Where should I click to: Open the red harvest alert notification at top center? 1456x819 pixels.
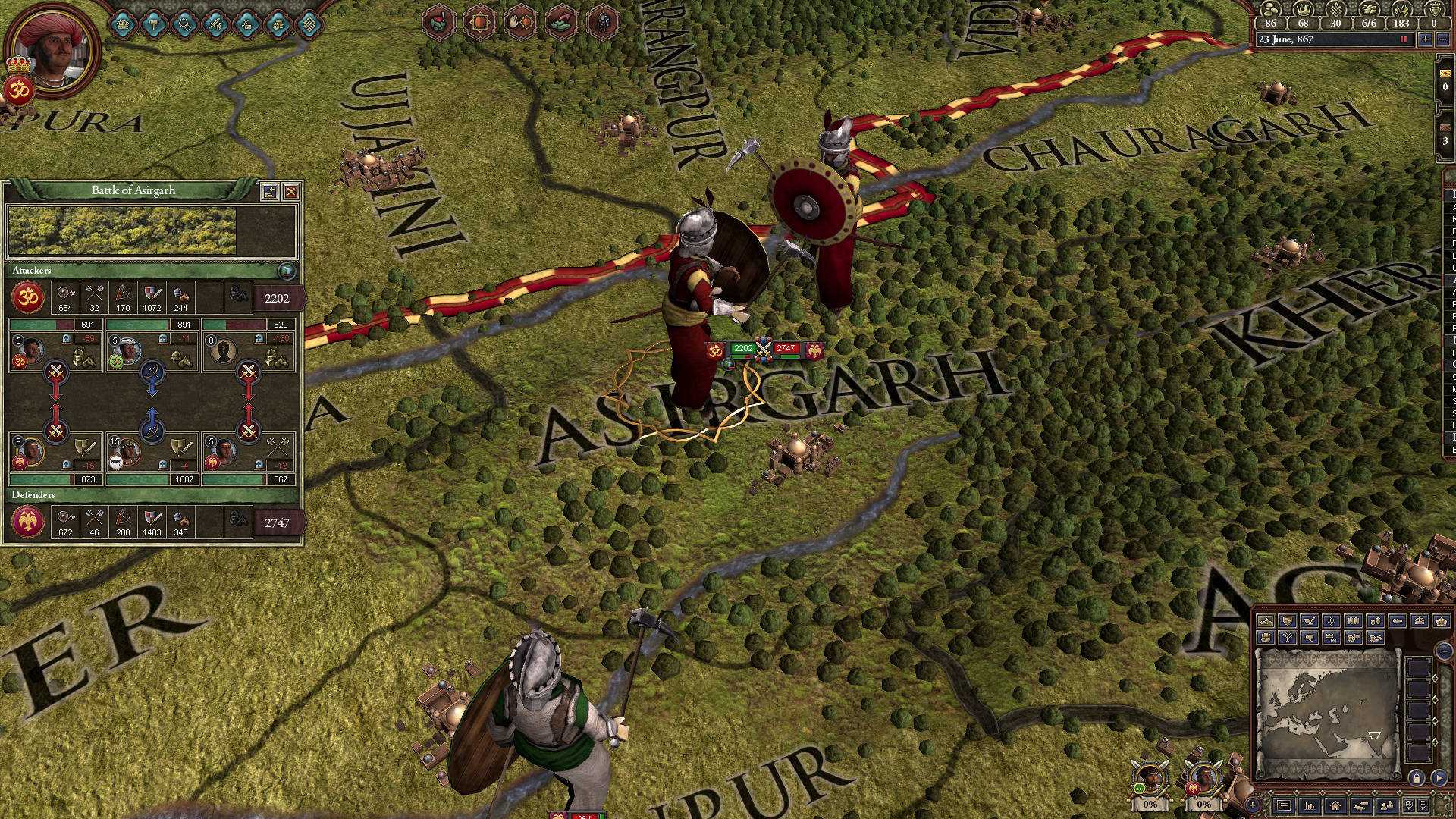438,21
